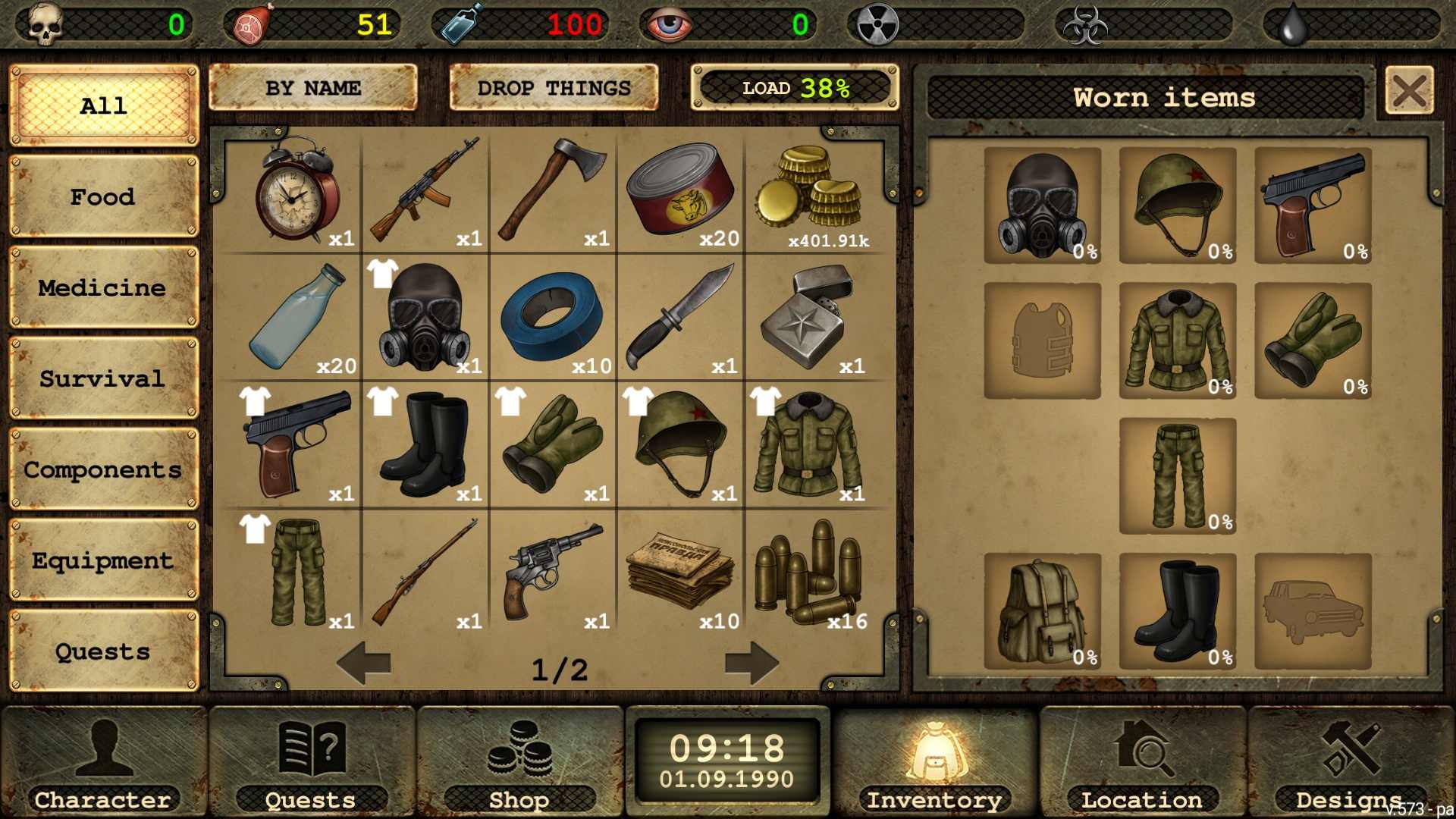Select the newspaper stack slot

point(681,573)
